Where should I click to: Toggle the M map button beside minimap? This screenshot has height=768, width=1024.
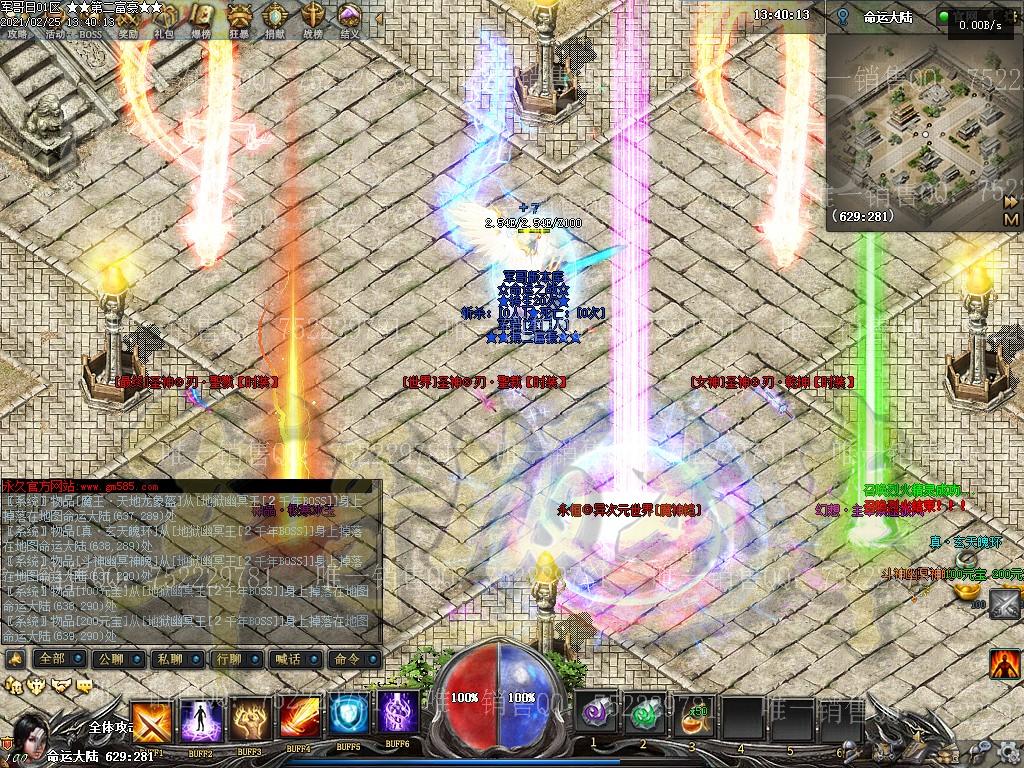(x=1011, y=219)
